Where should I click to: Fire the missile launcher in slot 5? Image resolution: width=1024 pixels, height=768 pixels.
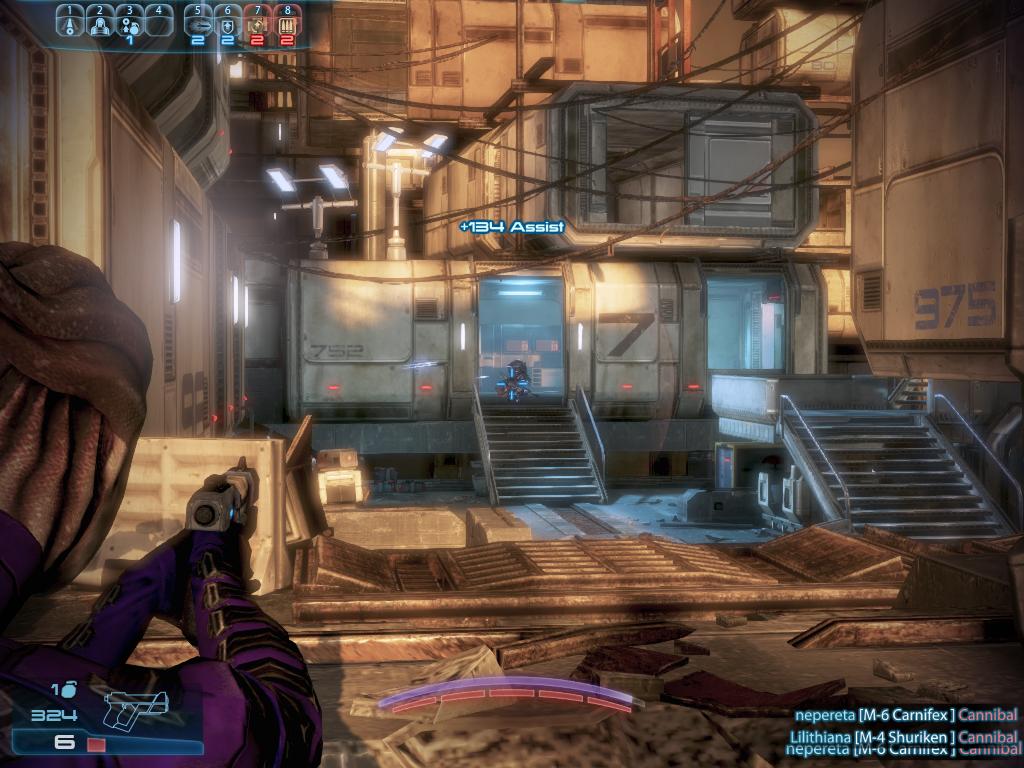(198, 23)
